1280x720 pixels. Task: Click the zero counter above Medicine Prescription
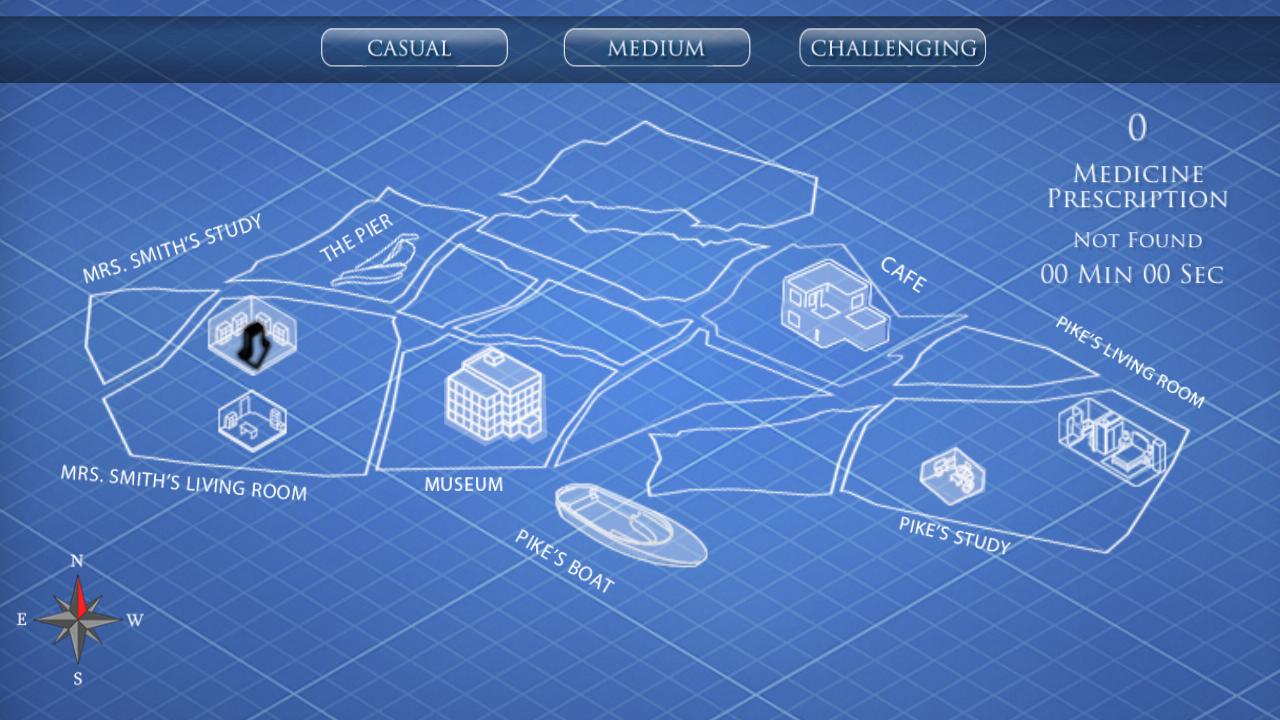[x=1136, y=128]
